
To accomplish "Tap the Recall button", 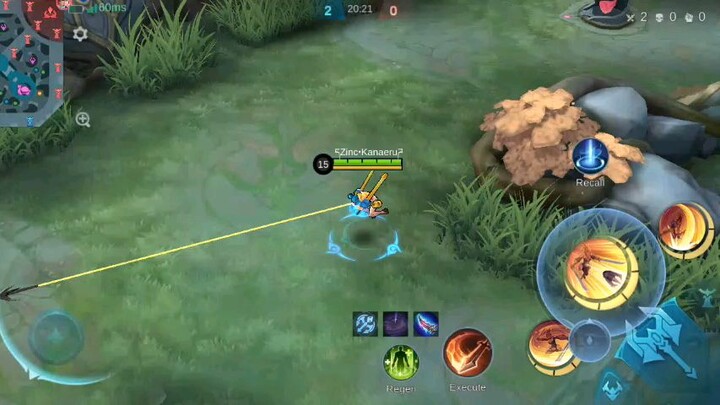I will click(x=589, y=158).
